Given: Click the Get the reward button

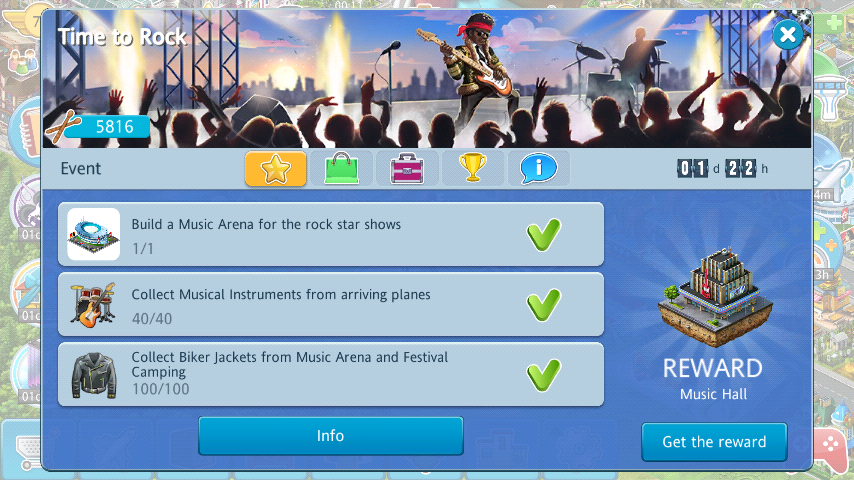Looking at the screenshot, I should [714, 441].
